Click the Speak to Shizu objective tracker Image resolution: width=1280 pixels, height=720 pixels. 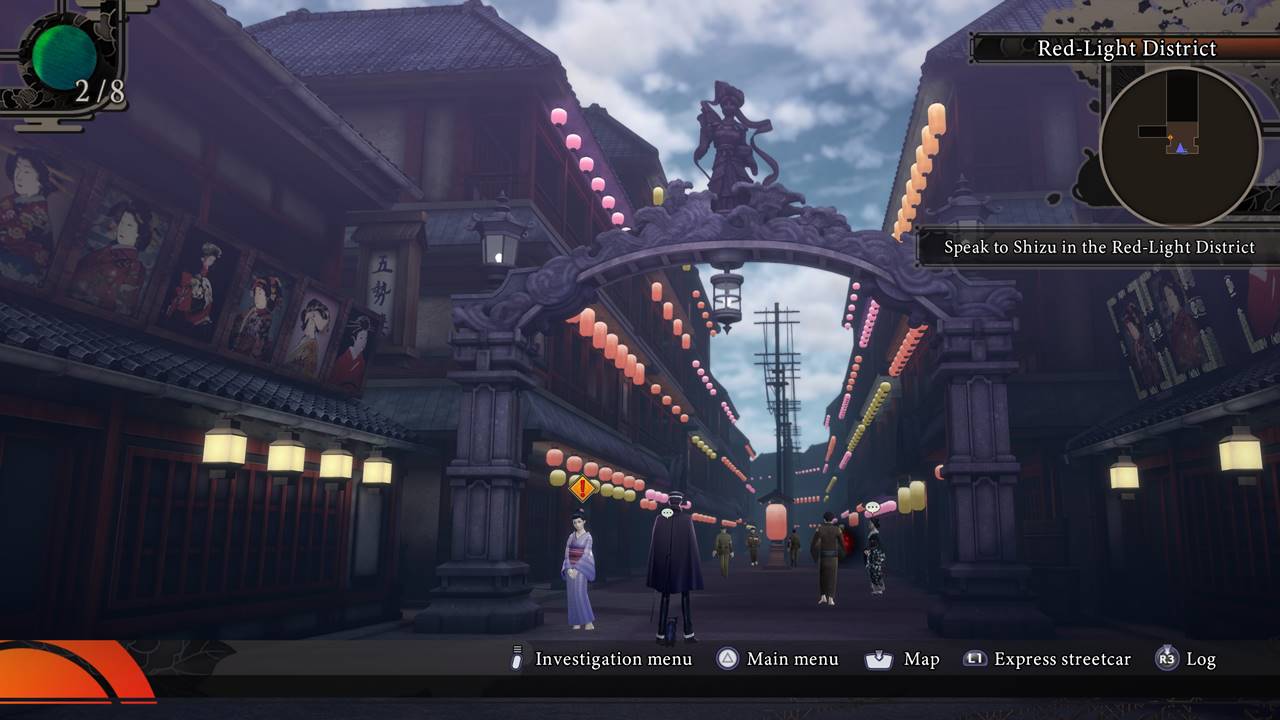1100,247
